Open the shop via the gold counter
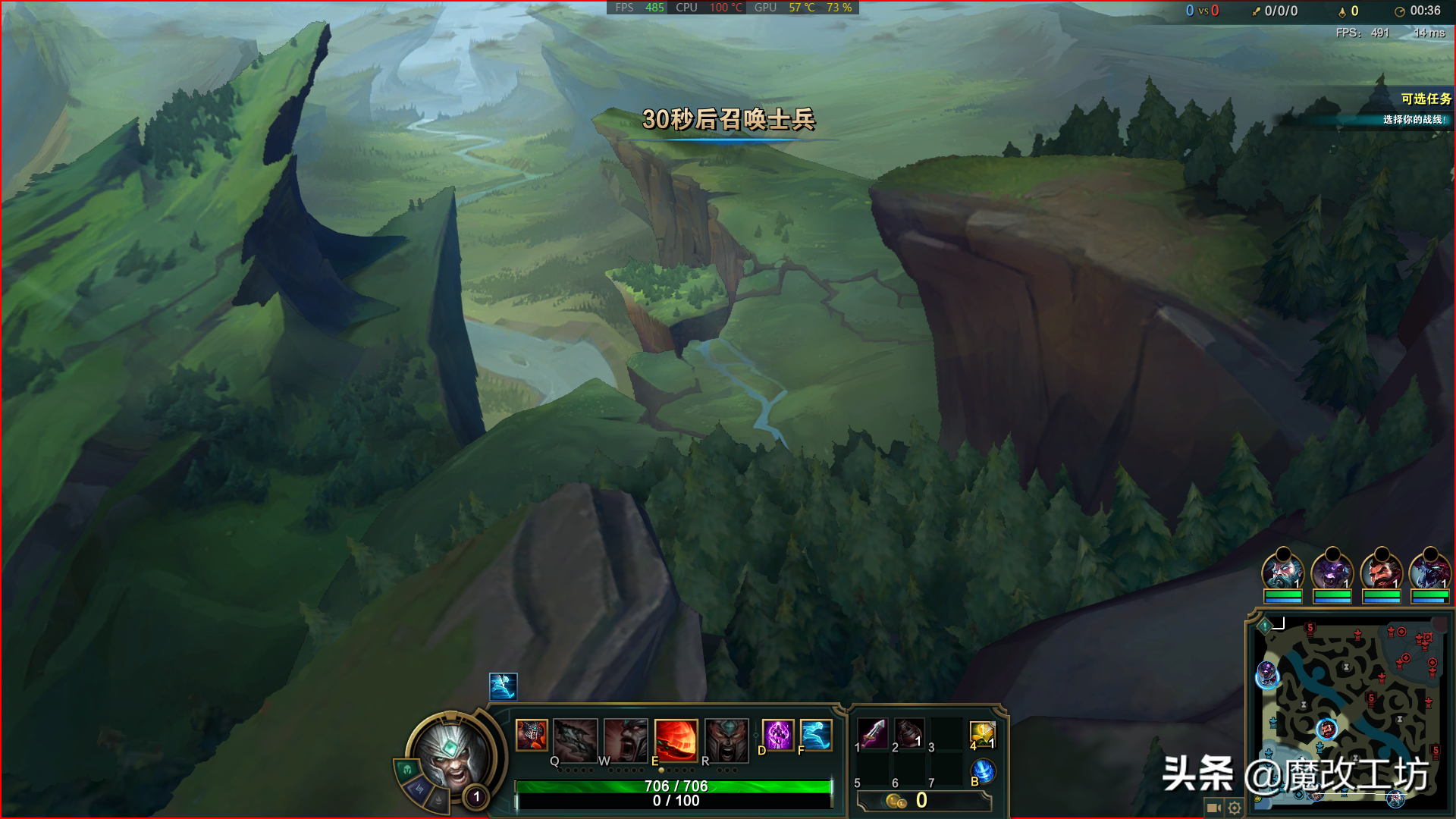 [922, 801]
